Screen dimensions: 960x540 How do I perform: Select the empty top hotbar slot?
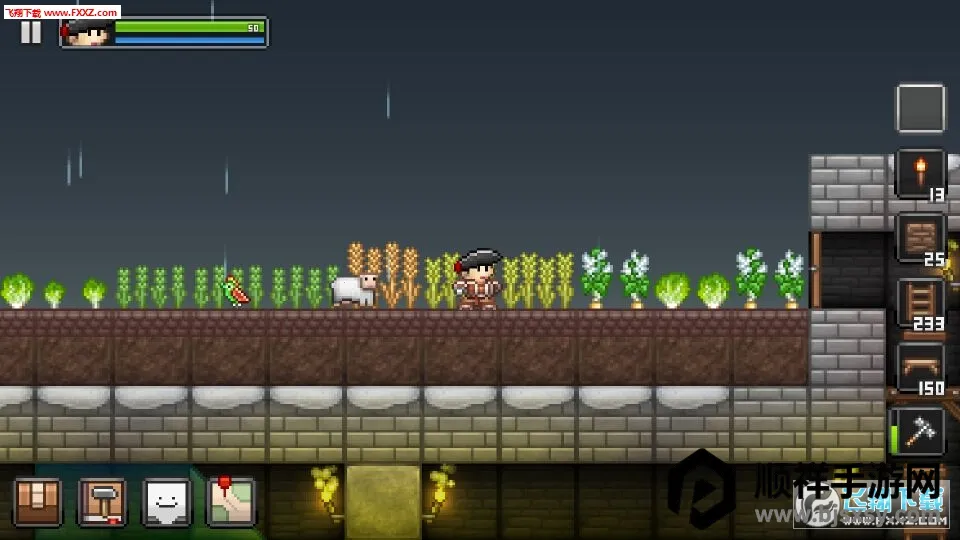tap(920, 108)
